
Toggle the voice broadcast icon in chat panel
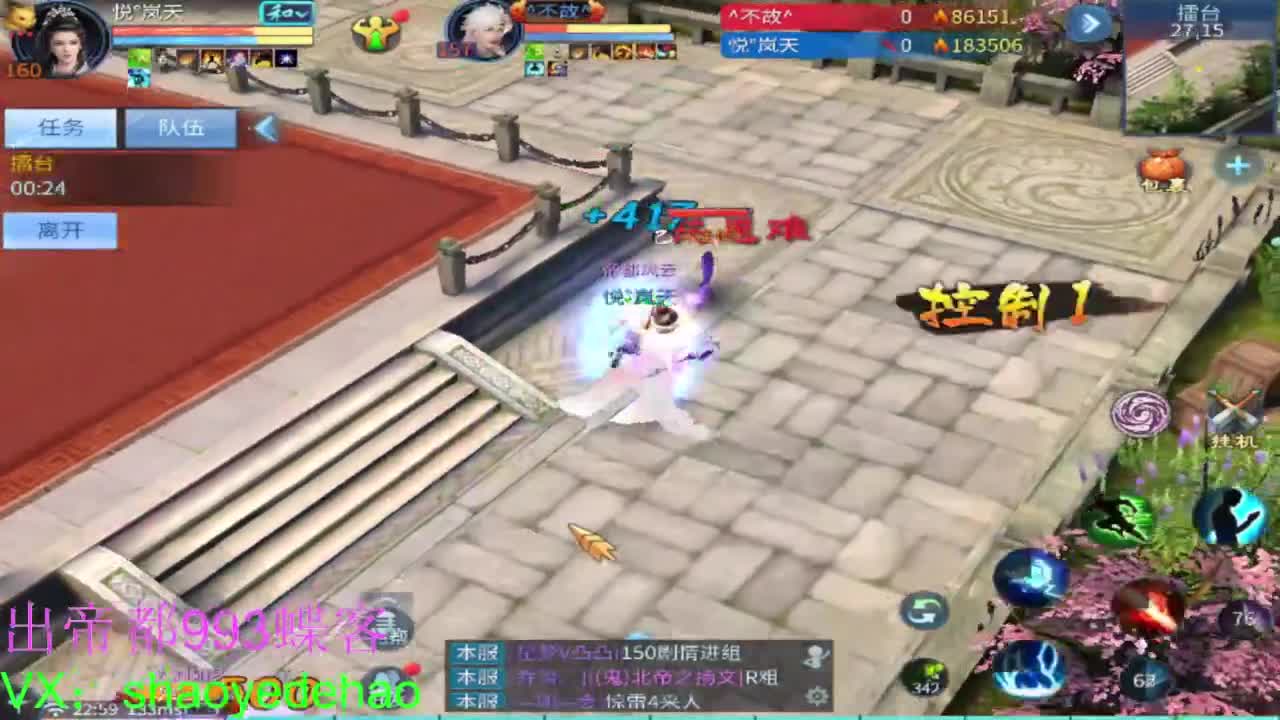[815, 656]
